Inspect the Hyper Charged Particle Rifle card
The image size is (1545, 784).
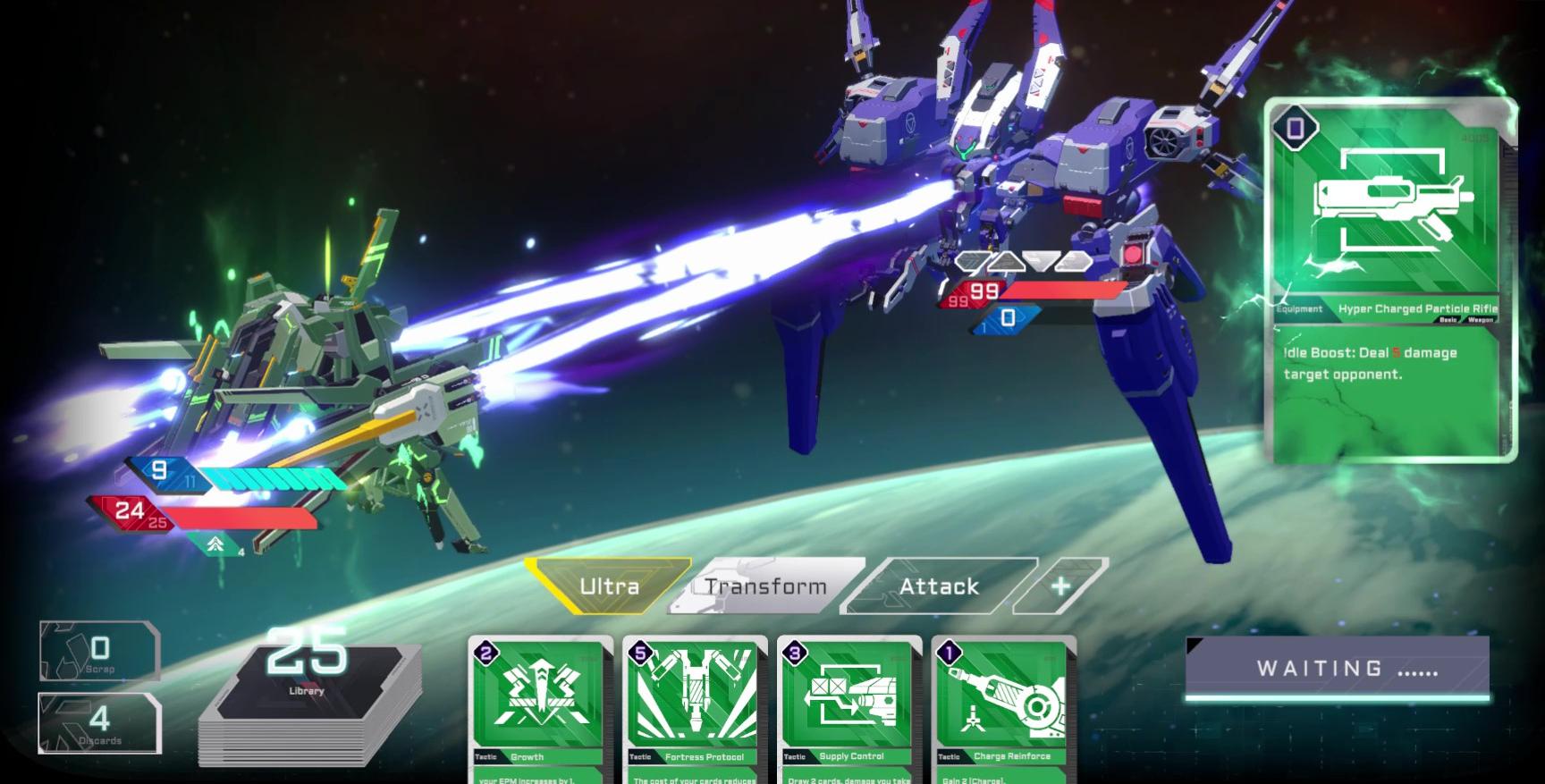1391,280
